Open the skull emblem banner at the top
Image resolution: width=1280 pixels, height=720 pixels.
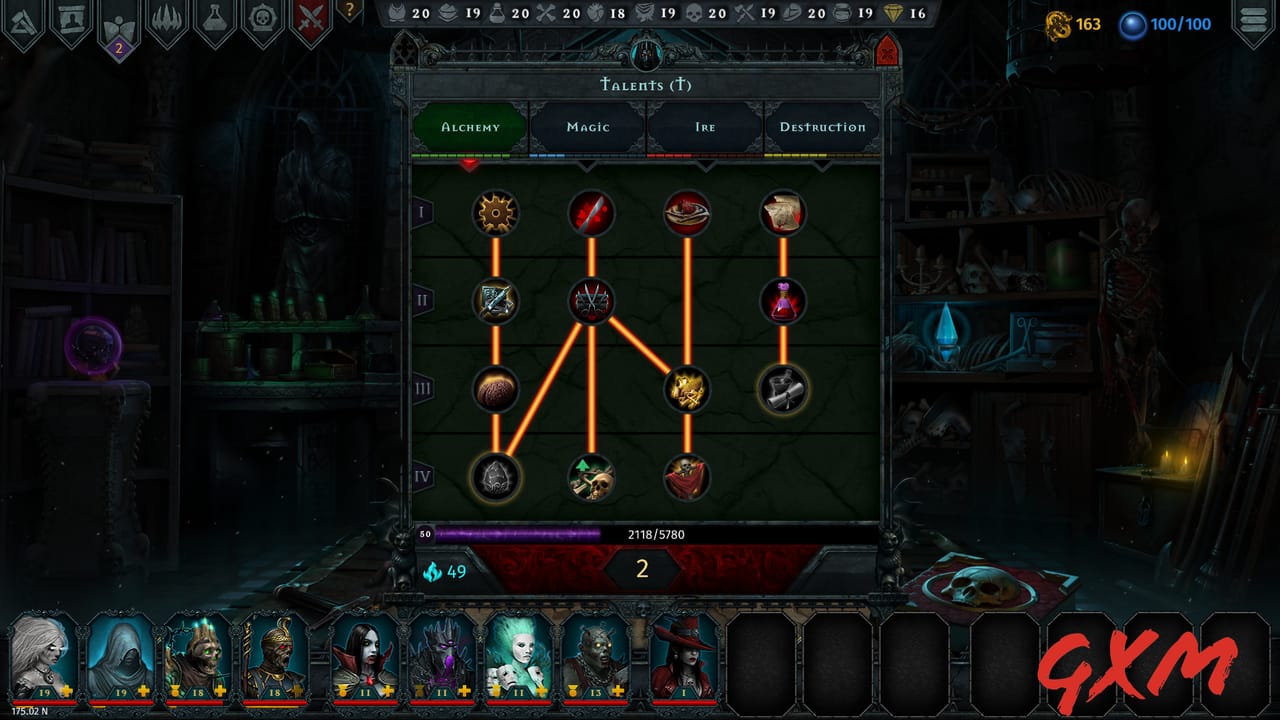[x=263, y=18]
